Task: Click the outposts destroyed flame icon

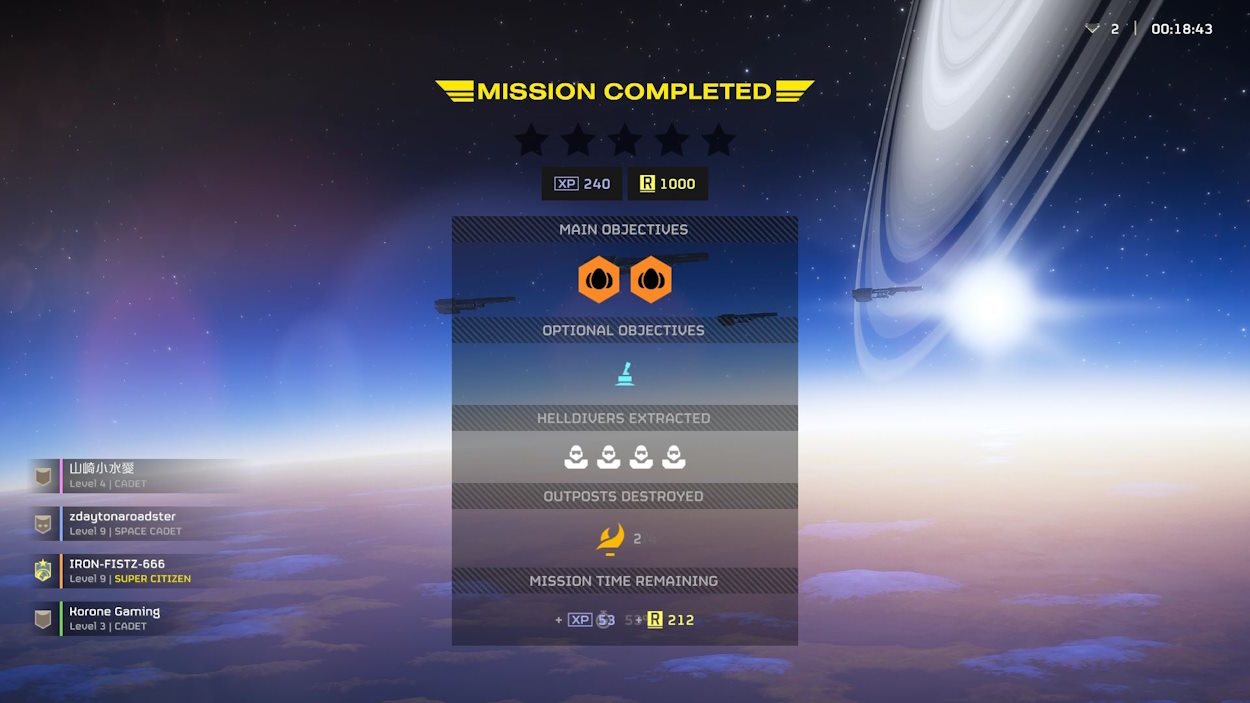Action: [610, 539]
